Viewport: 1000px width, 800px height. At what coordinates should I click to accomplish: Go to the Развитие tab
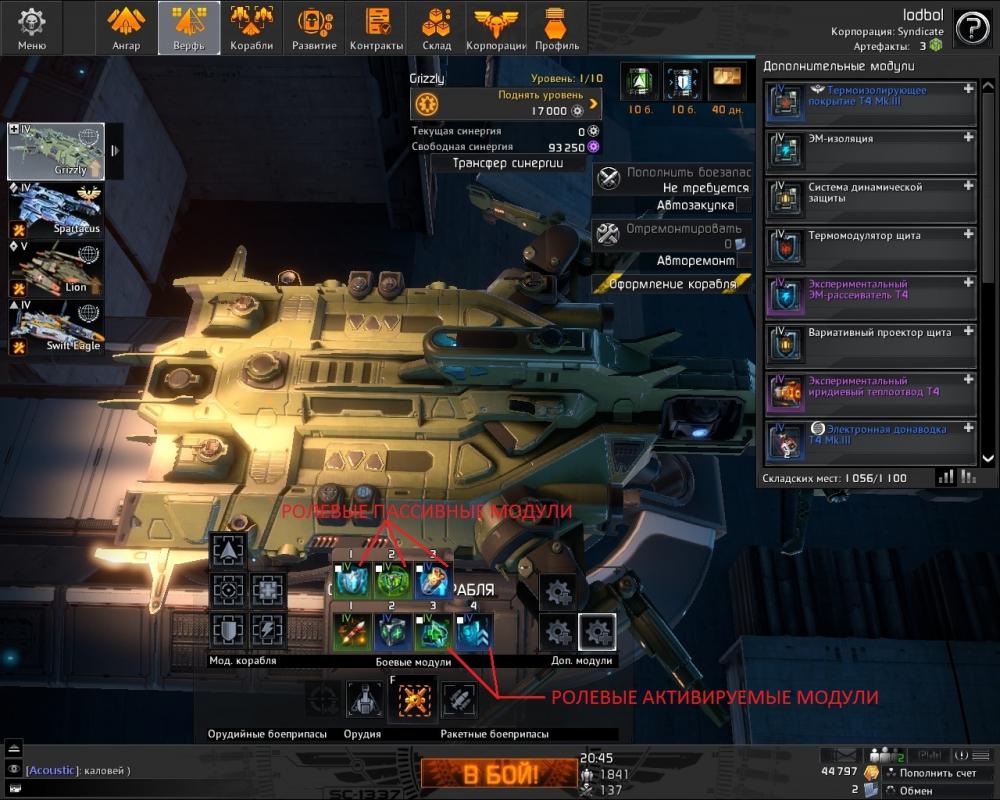314,27
